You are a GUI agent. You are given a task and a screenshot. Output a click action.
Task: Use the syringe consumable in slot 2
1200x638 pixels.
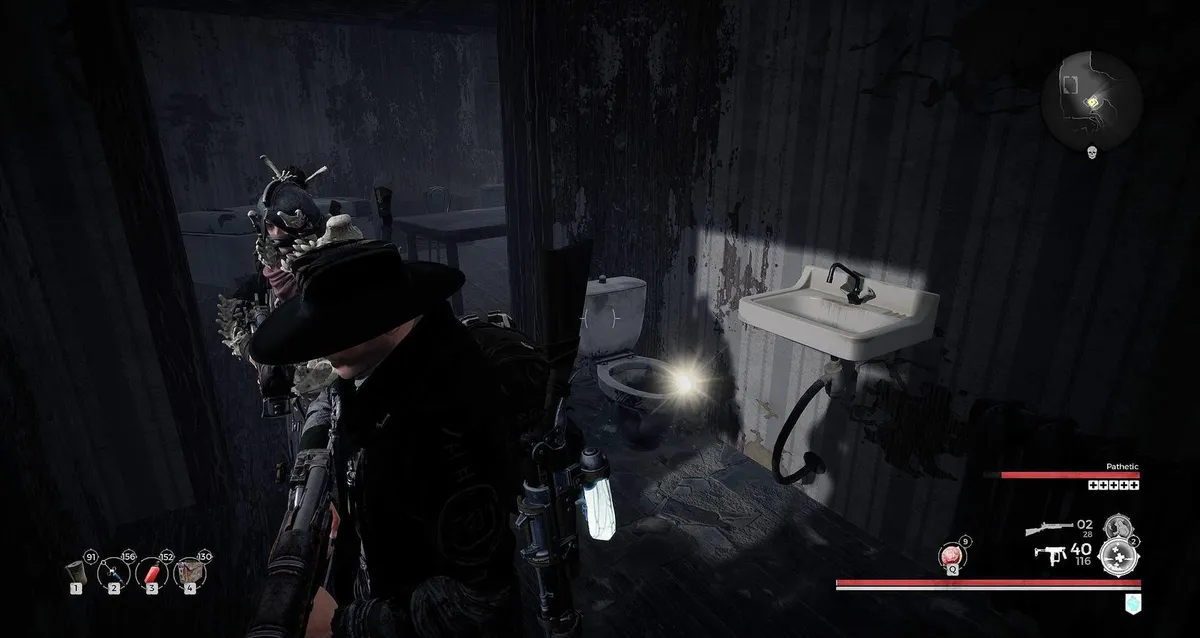pyautogui.click(x=113, y=573)
